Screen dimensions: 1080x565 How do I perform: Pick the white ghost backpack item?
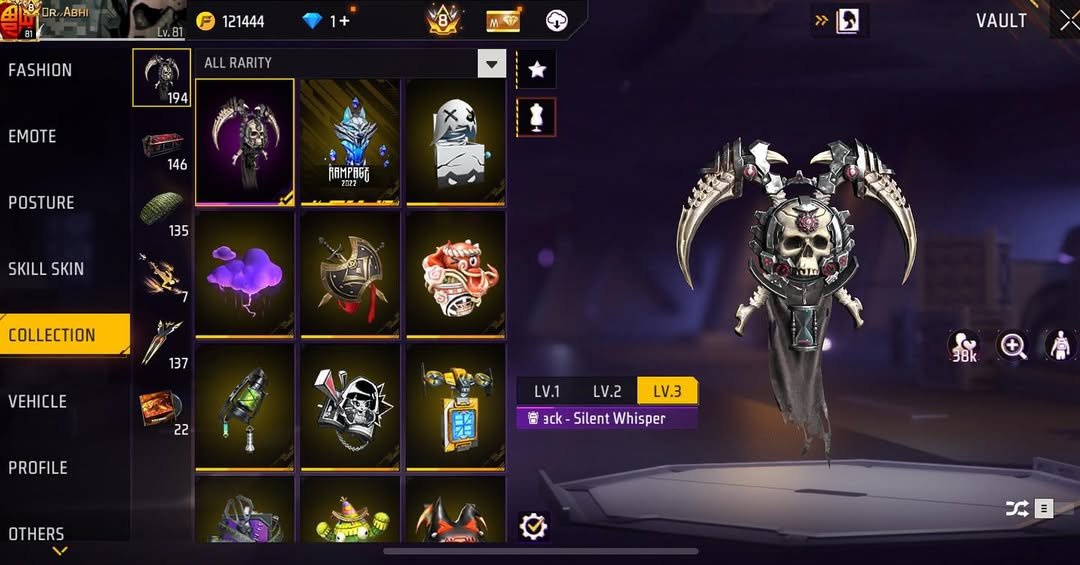point(455,142)
